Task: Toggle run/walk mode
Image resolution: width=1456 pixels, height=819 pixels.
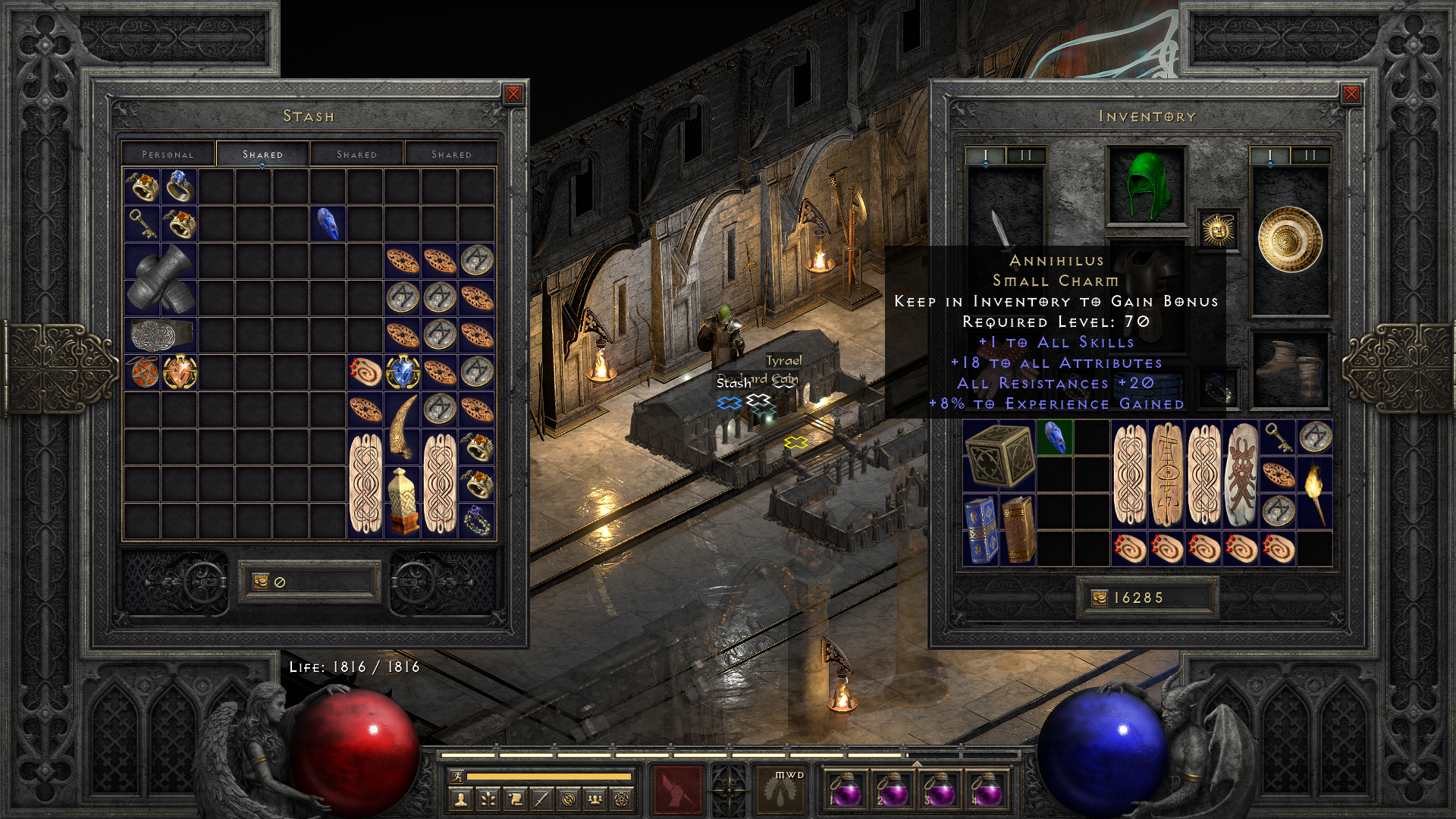Action: pos(459,777)
